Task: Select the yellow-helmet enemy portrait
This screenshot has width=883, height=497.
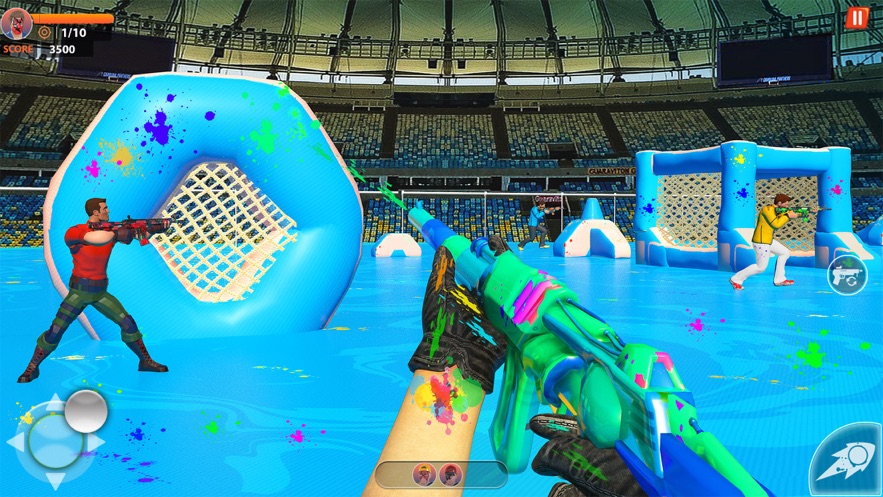Action: tap(423, 474)
